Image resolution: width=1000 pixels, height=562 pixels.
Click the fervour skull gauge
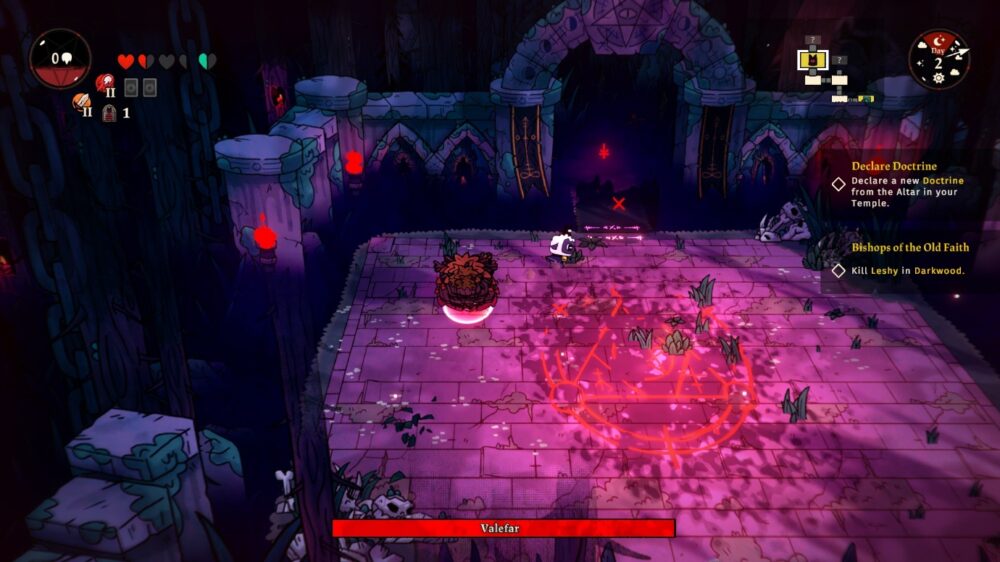pos(60,59)
